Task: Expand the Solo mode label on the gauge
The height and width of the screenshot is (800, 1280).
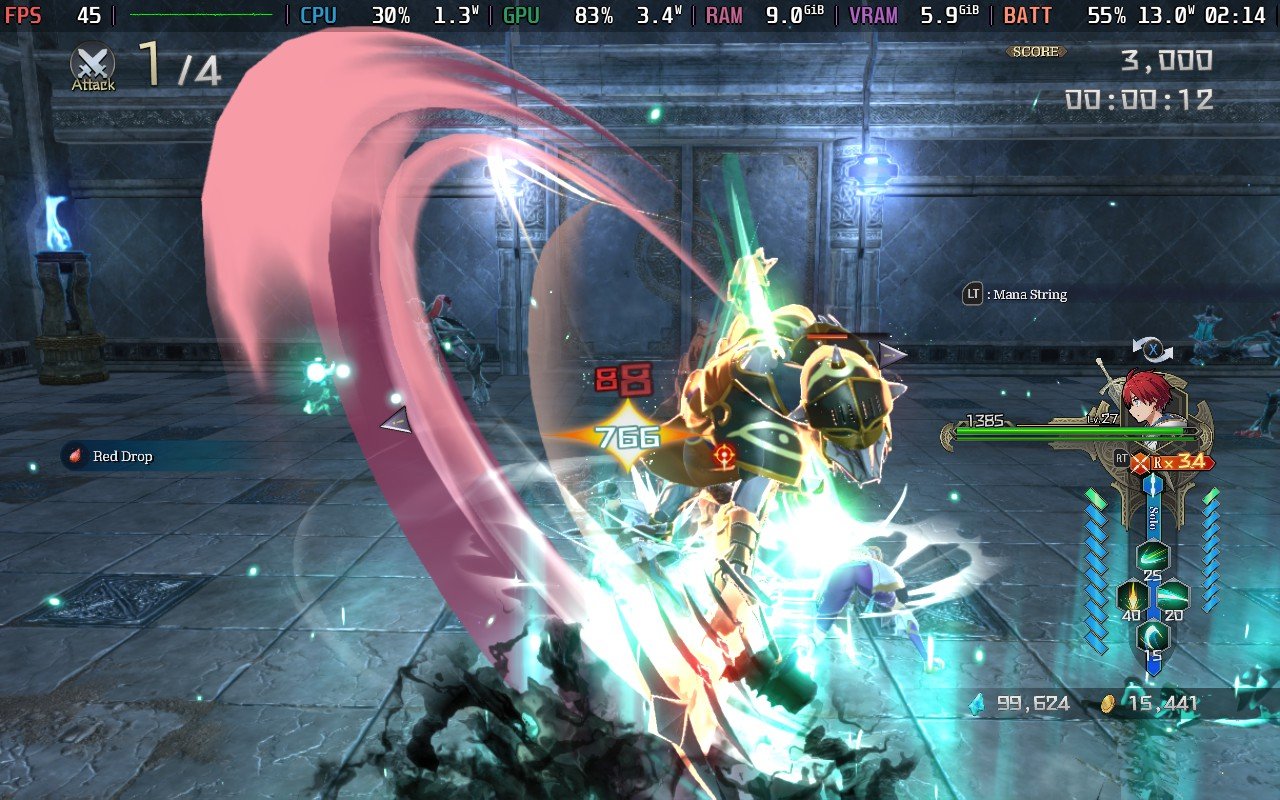Action: click(x=1152, y=519)
